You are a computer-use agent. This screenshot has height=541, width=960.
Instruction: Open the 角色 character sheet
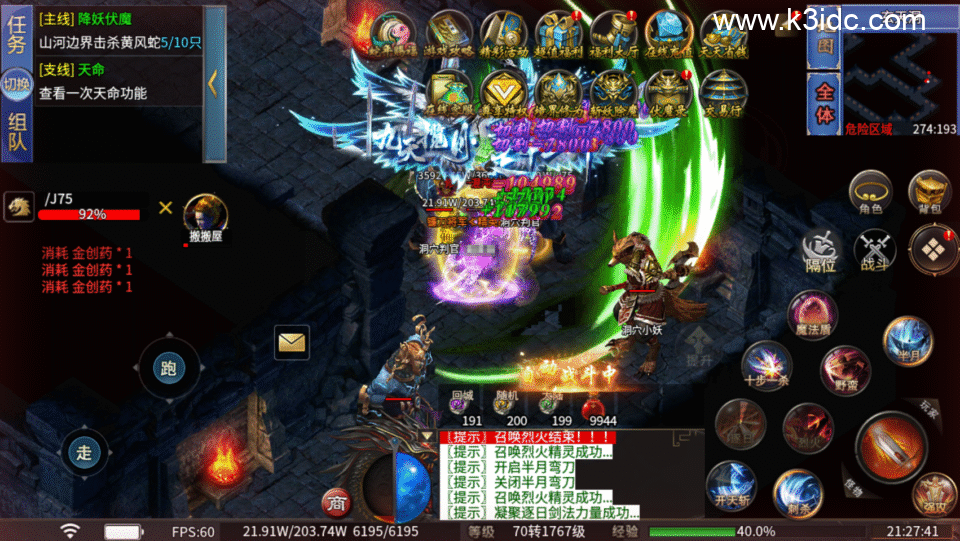(870, 191)
